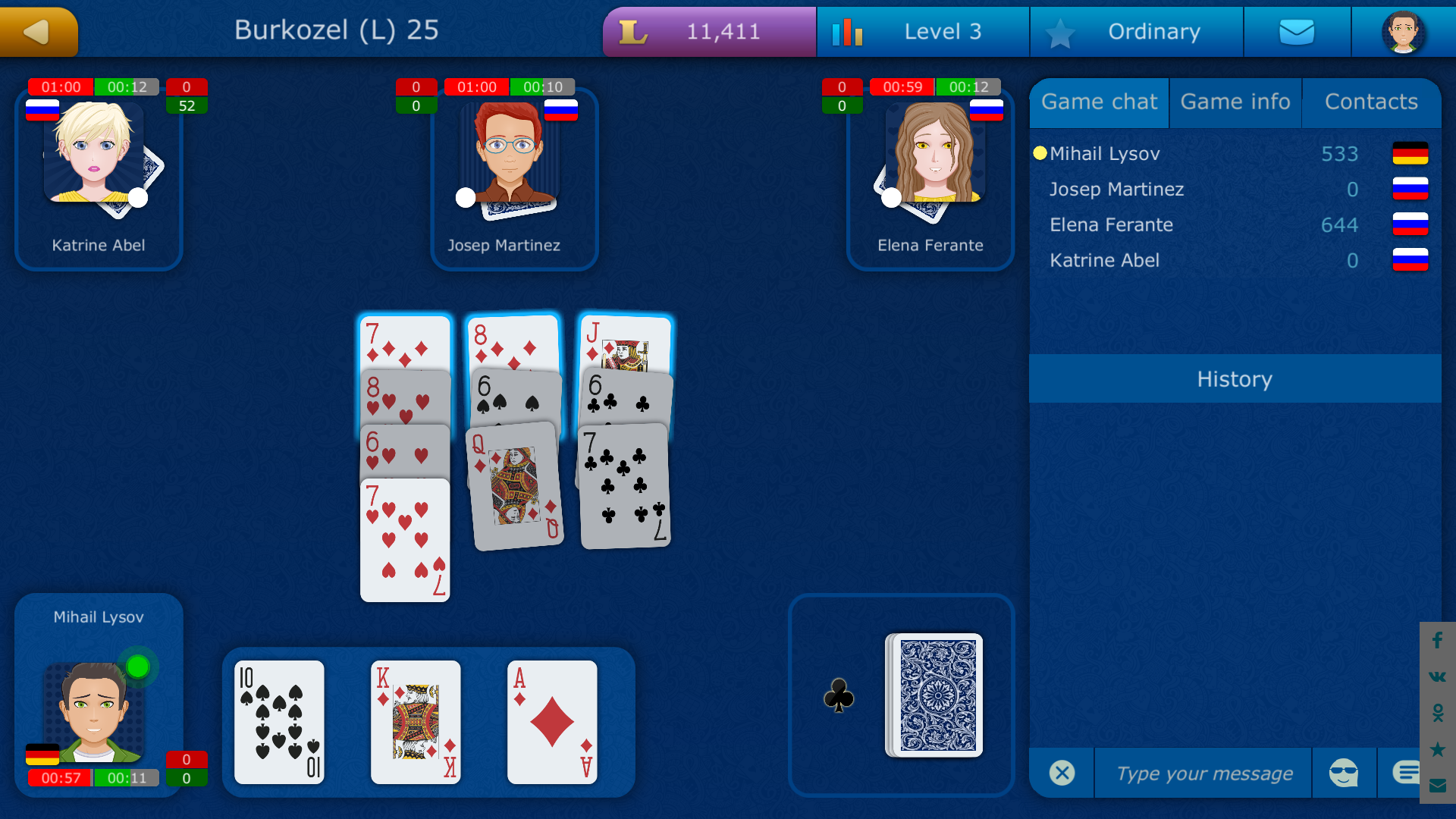Click the VK social network icon
This screenshot has width=1456, height=819.
[1437, 677]
